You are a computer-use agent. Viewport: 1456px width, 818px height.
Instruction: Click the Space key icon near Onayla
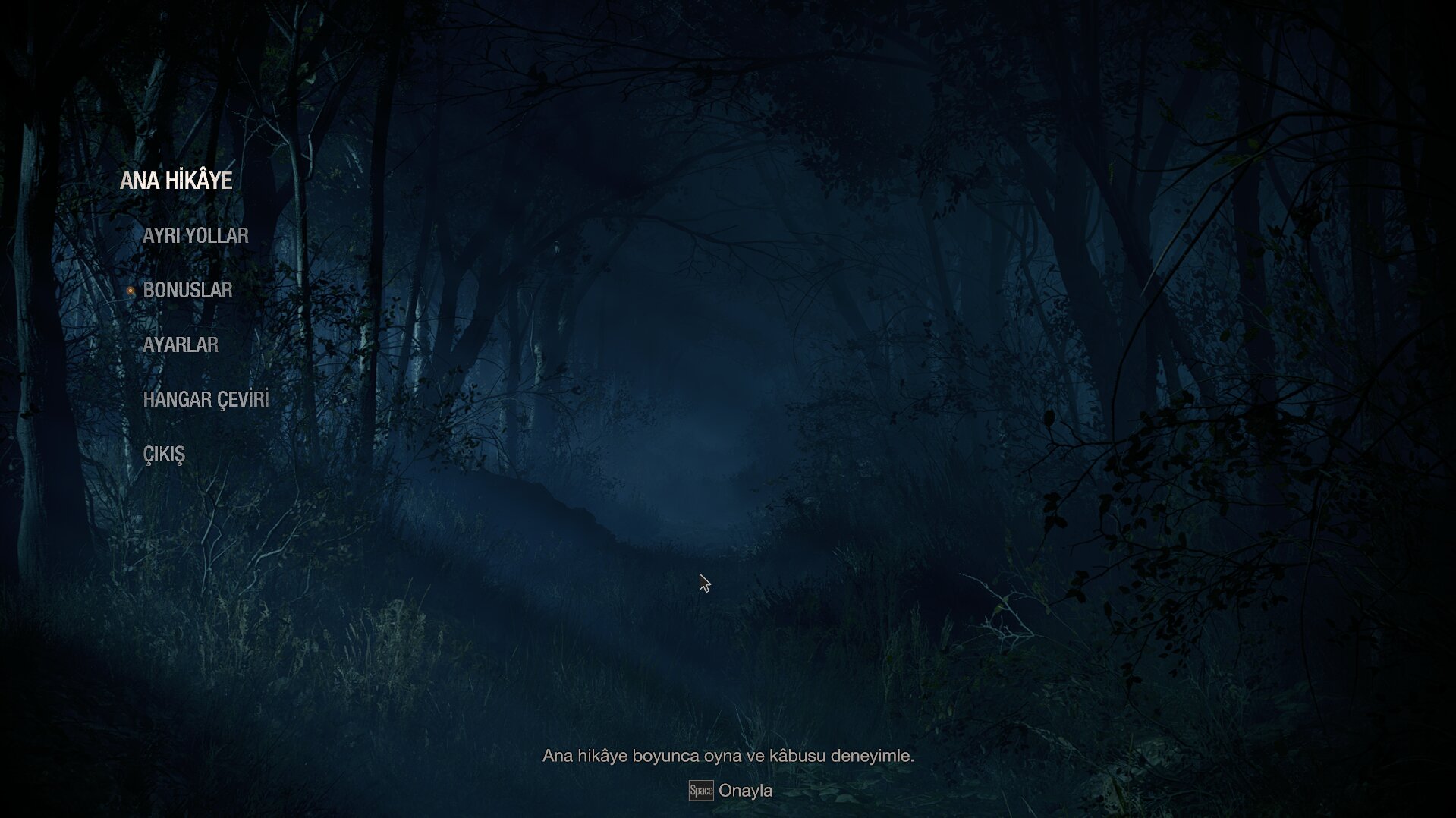coord(700,790)
